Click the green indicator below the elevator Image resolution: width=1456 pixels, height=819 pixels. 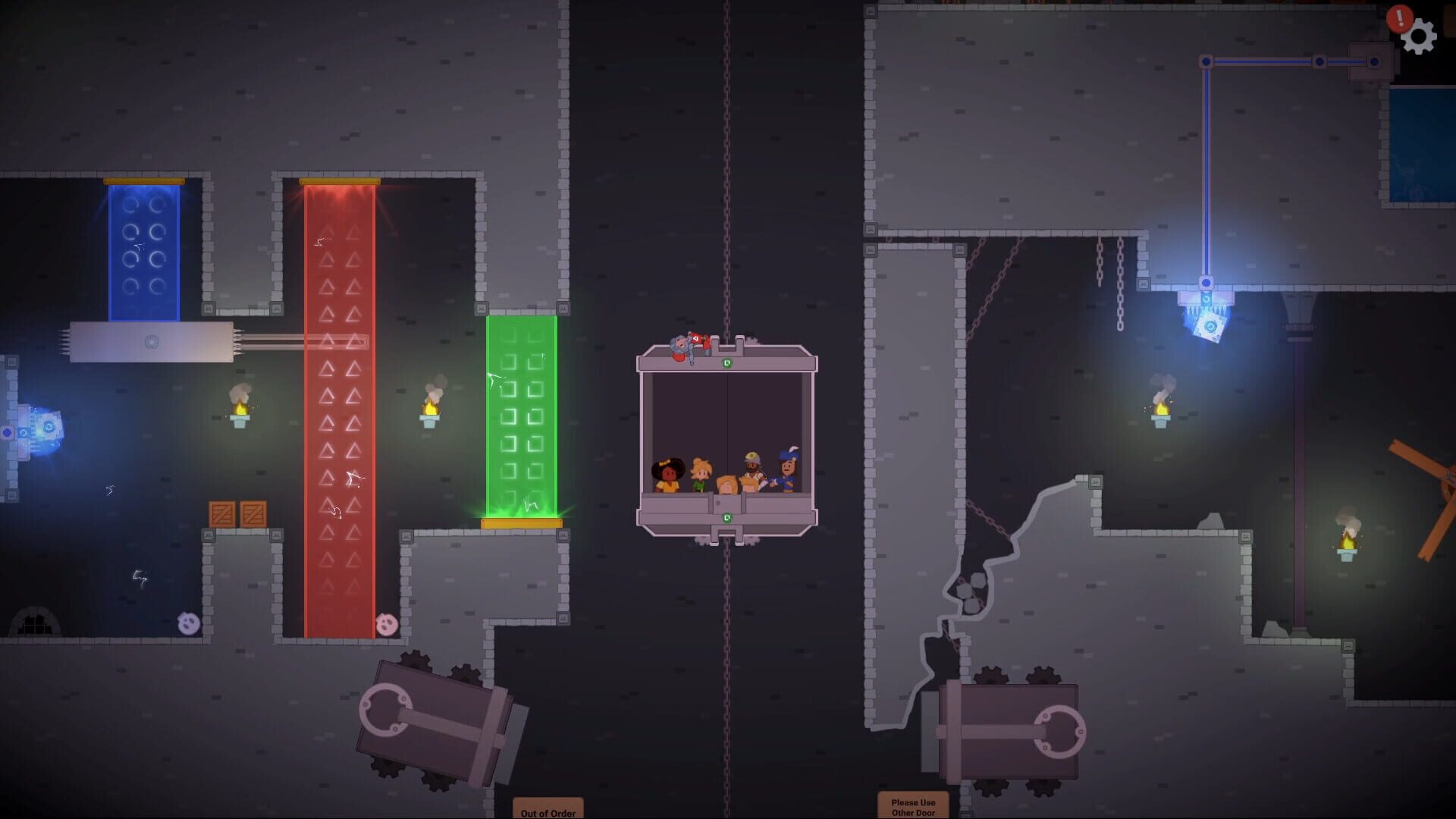[x=726, y=517]
